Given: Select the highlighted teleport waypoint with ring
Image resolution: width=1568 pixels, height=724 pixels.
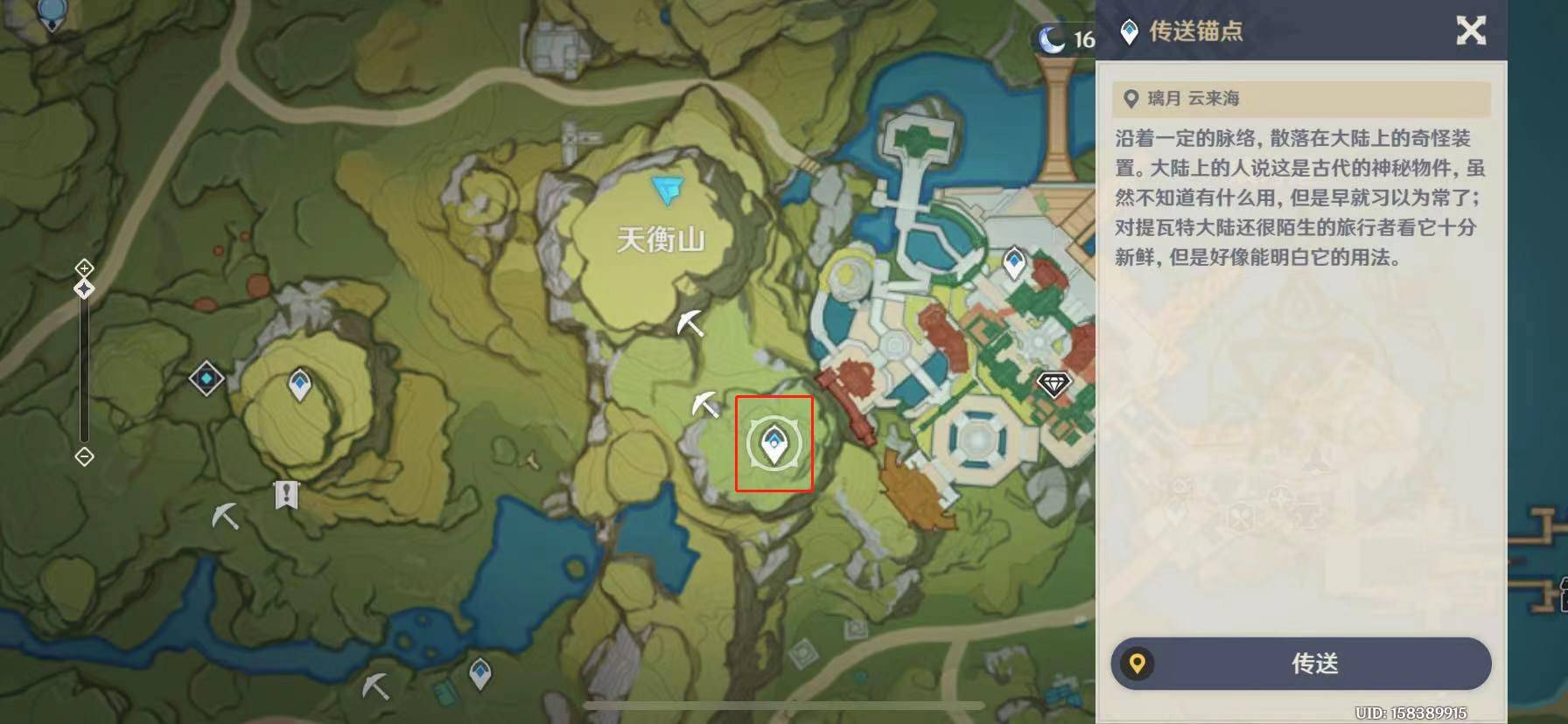Looking at the screenshot, I should (773, 444).
